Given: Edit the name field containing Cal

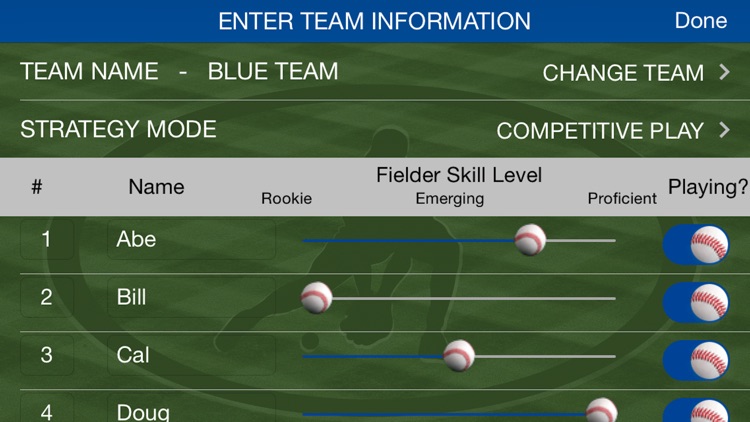Looking at the screenshot, I should [191, 356].
